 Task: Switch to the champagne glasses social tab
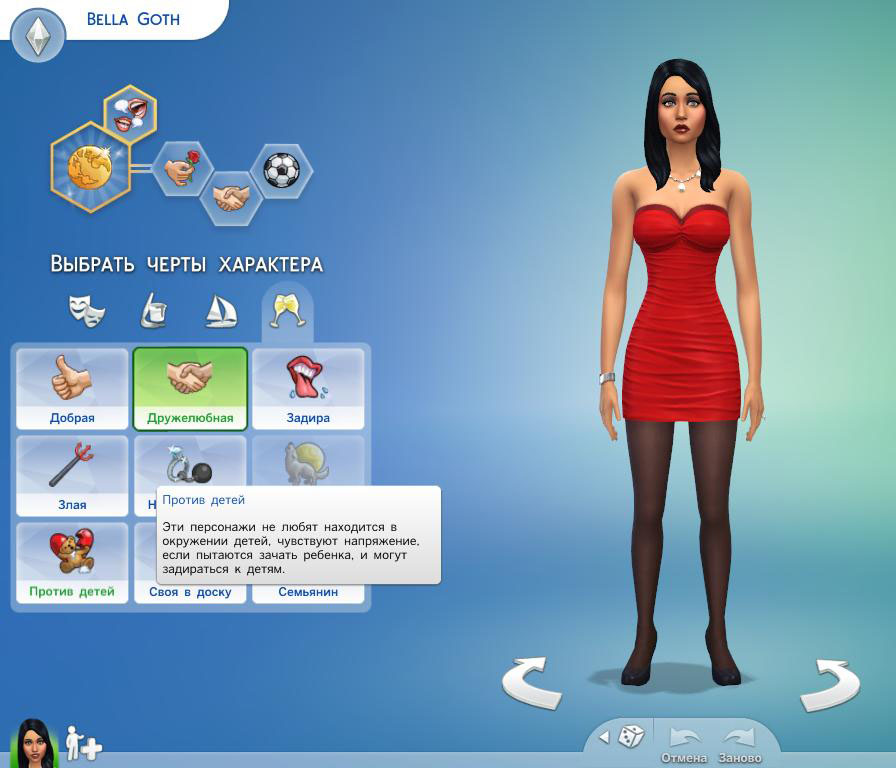[287, 311]
